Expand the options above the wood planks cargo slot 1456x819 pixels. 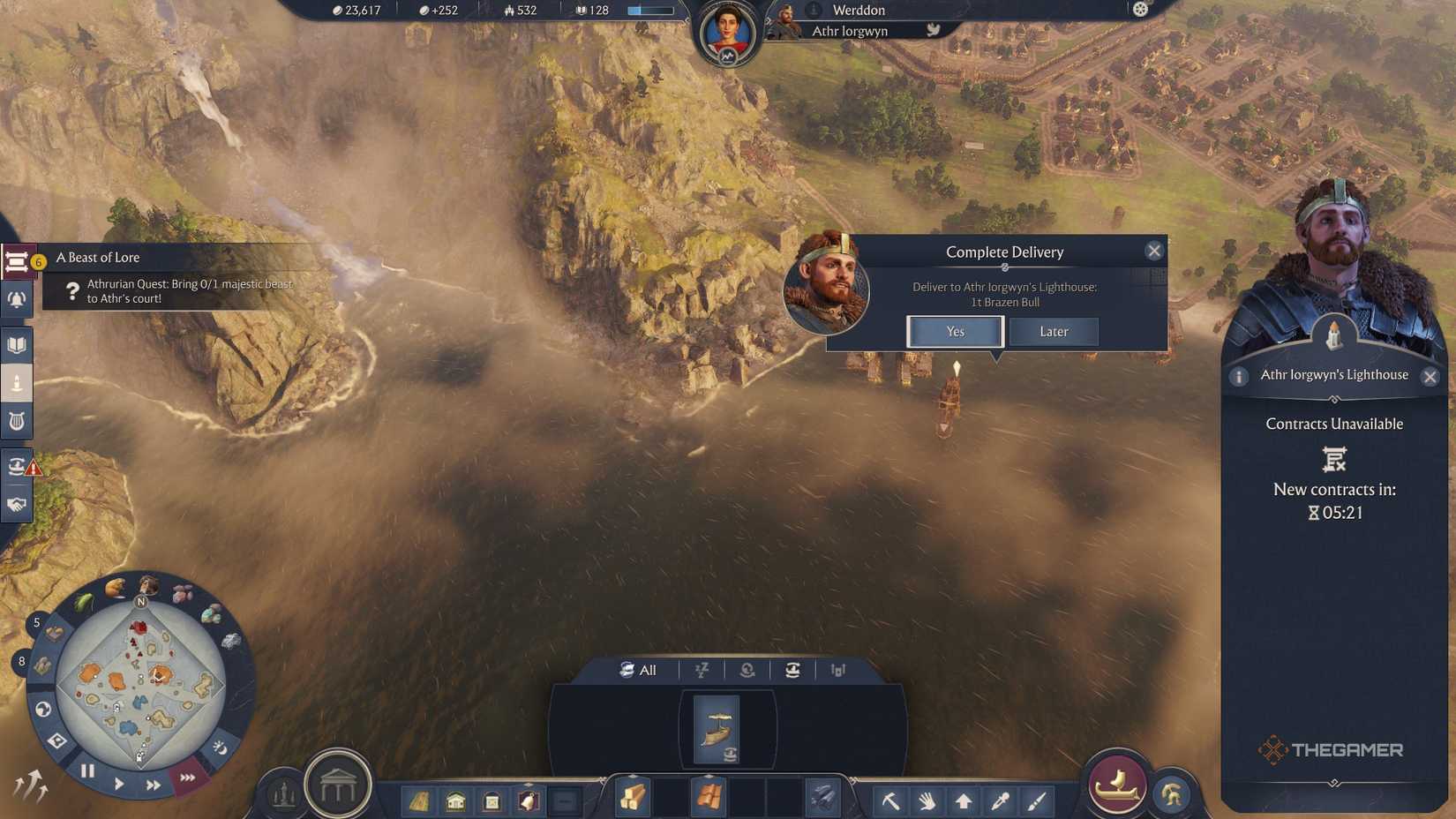(x=633, y=776)
